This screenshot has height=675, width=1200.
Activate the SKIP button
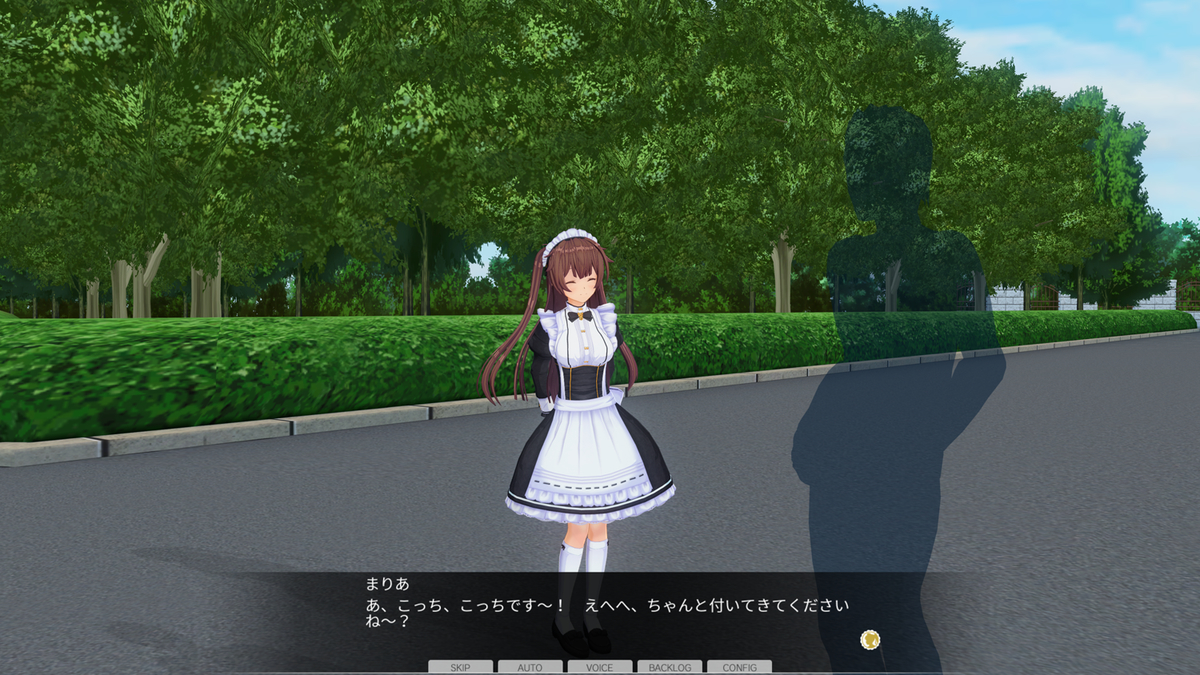click(x=460, y=667)
